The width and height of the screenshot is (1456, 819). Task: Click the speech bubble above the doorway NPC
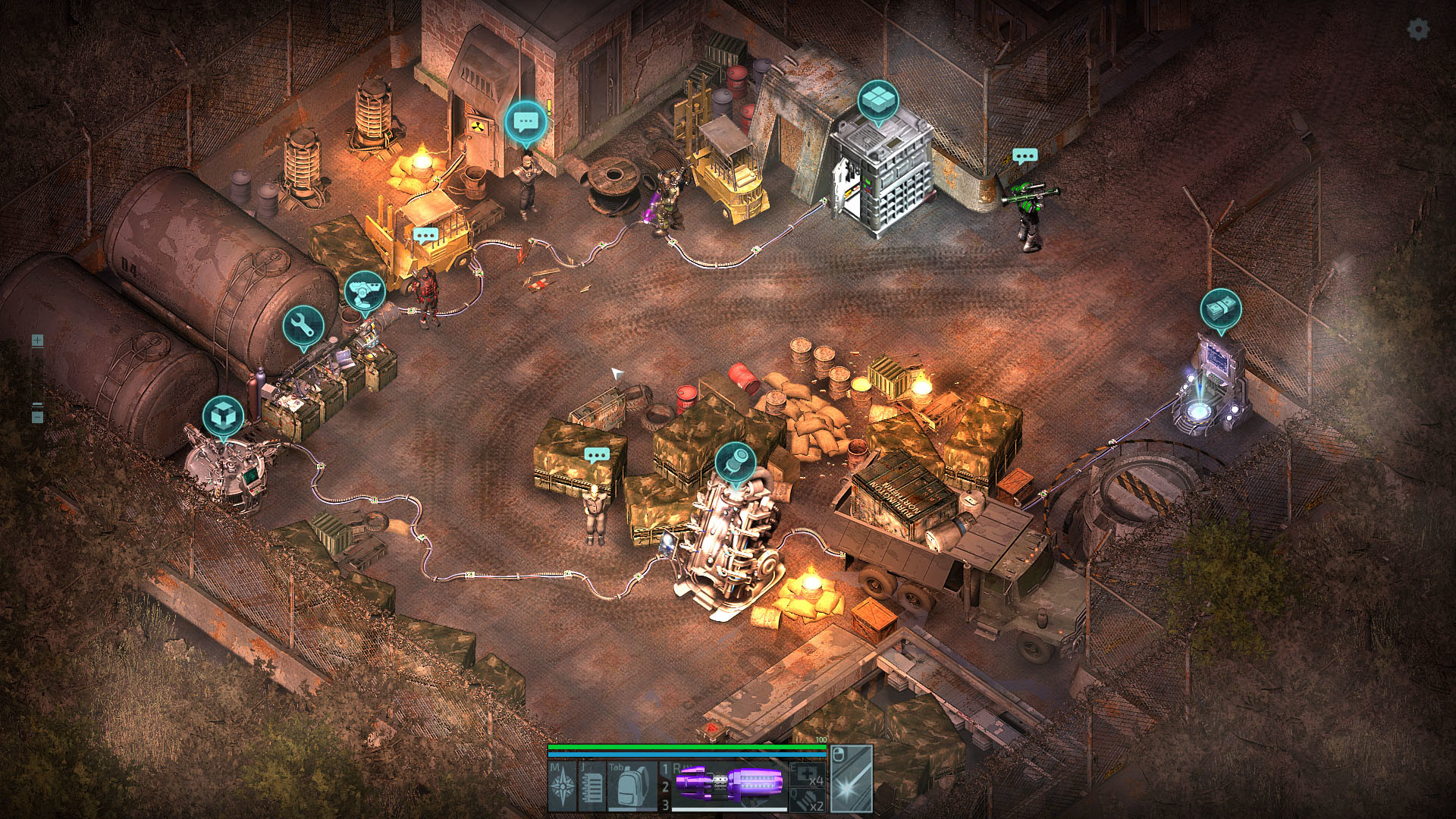point(525,120)
